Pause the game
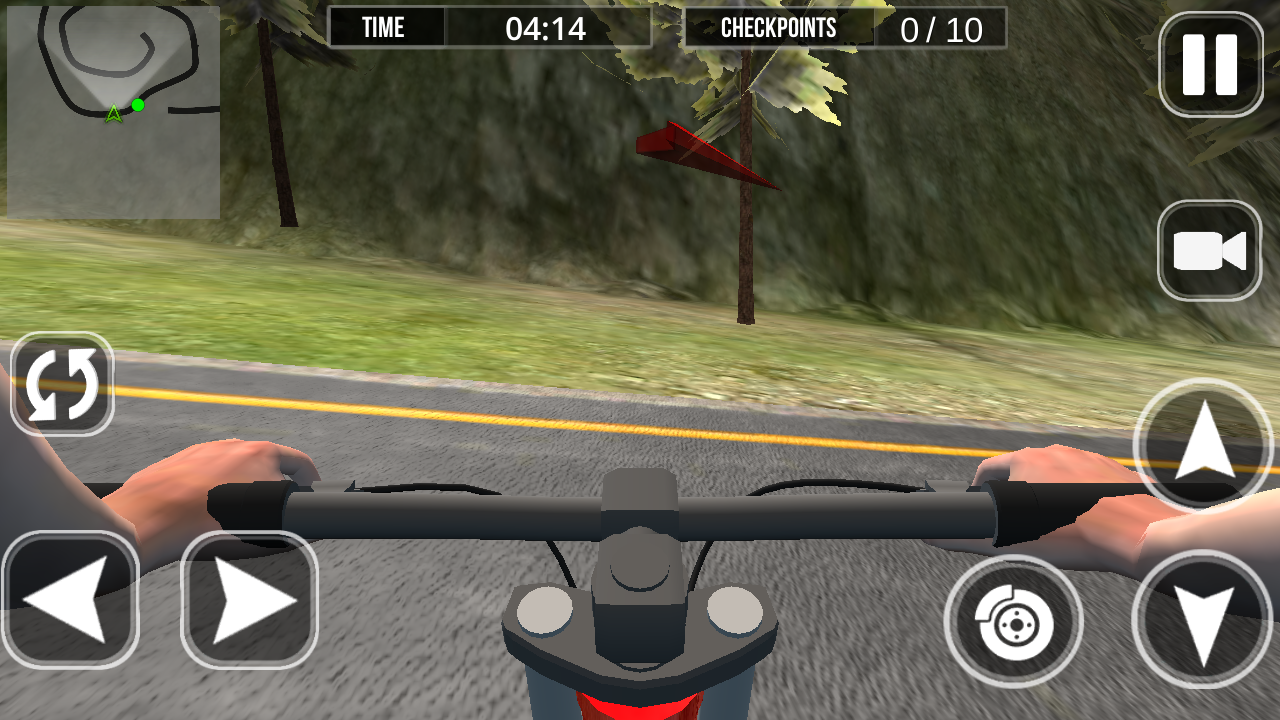1280x720 pixels. (1210, 64)
